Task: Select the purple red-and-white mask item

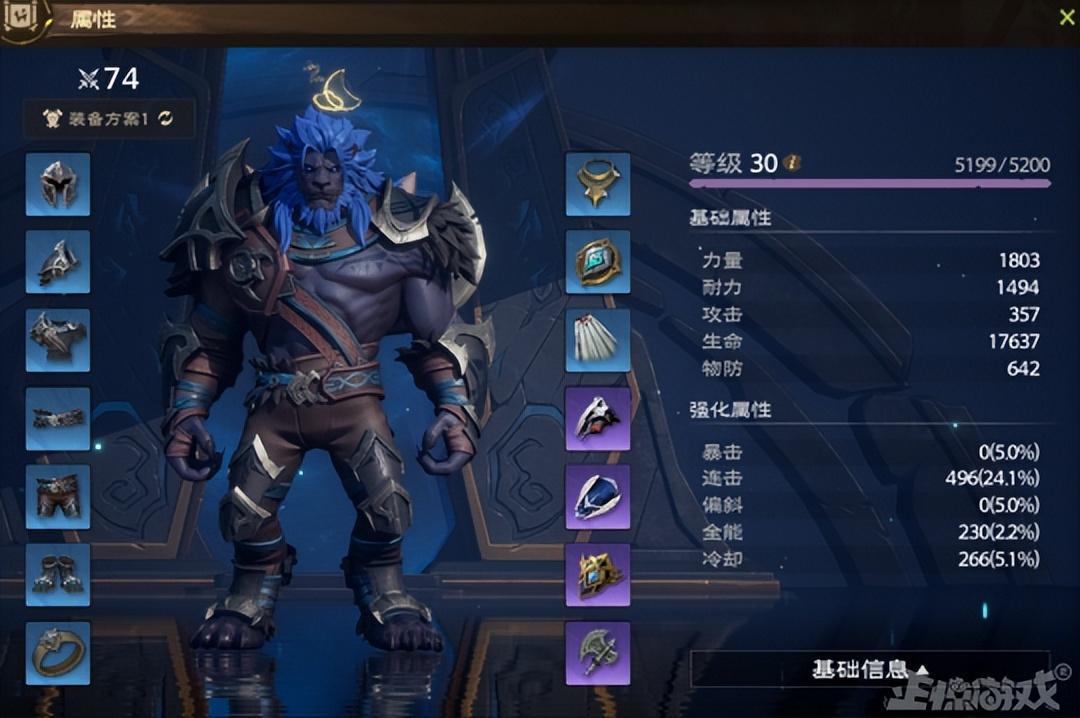Action: pyautogui.click(x=598, y=418)
